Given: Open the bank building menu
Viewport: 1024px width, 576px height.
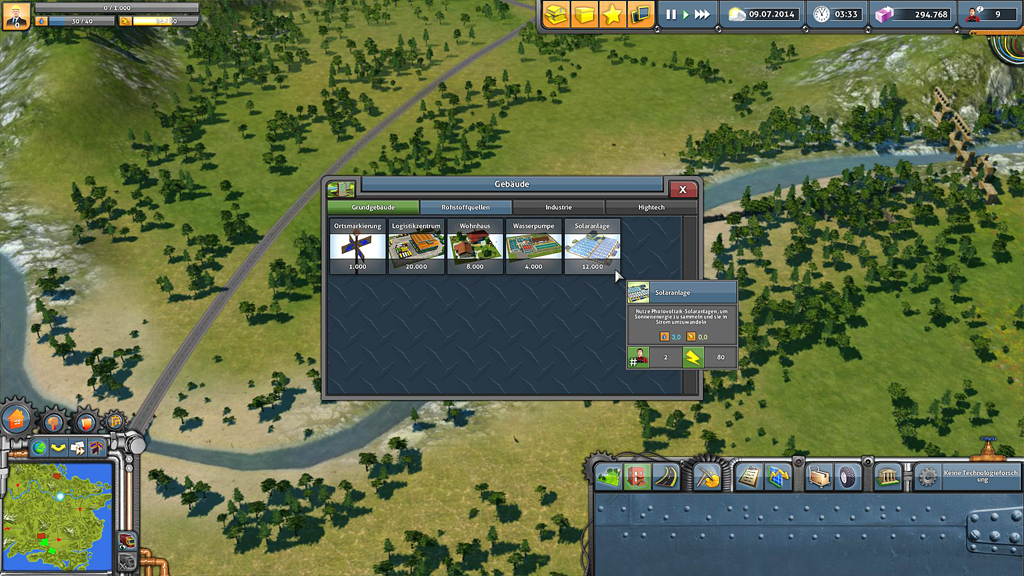Looking at the screenshot, I should pyautogui.click(x=887, y=477).
